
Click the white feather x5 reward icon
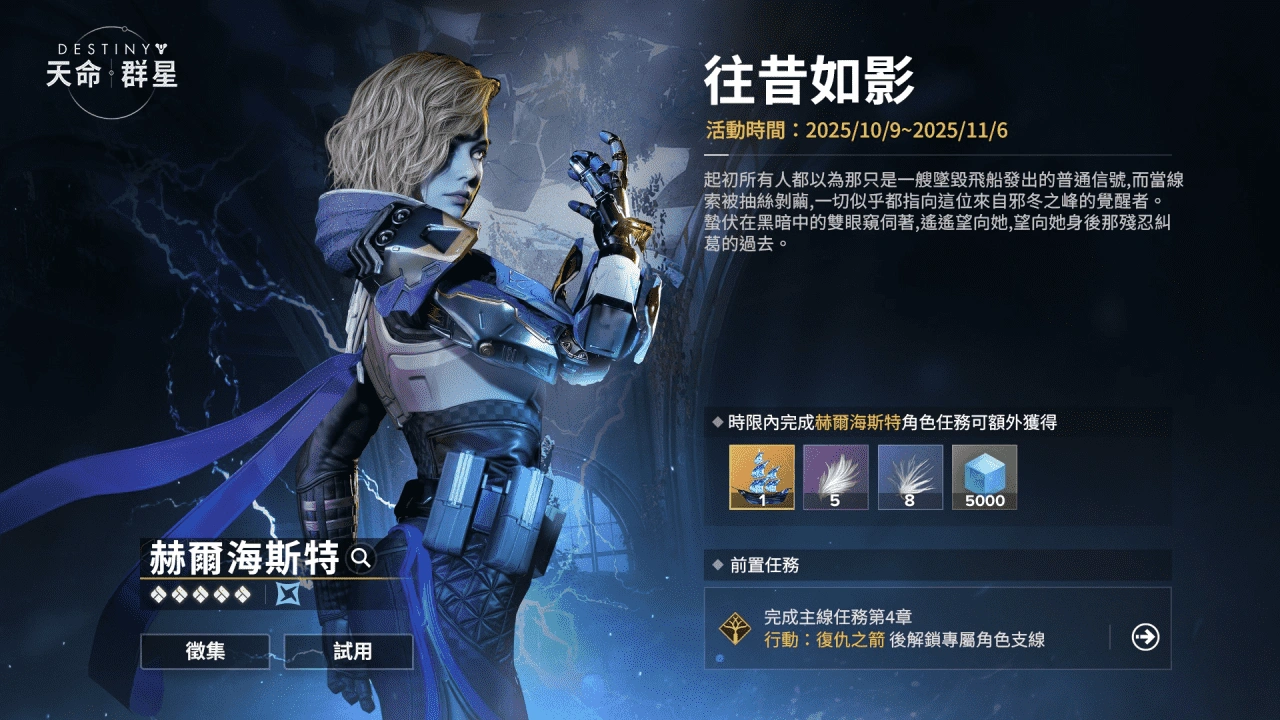(835, 478)
